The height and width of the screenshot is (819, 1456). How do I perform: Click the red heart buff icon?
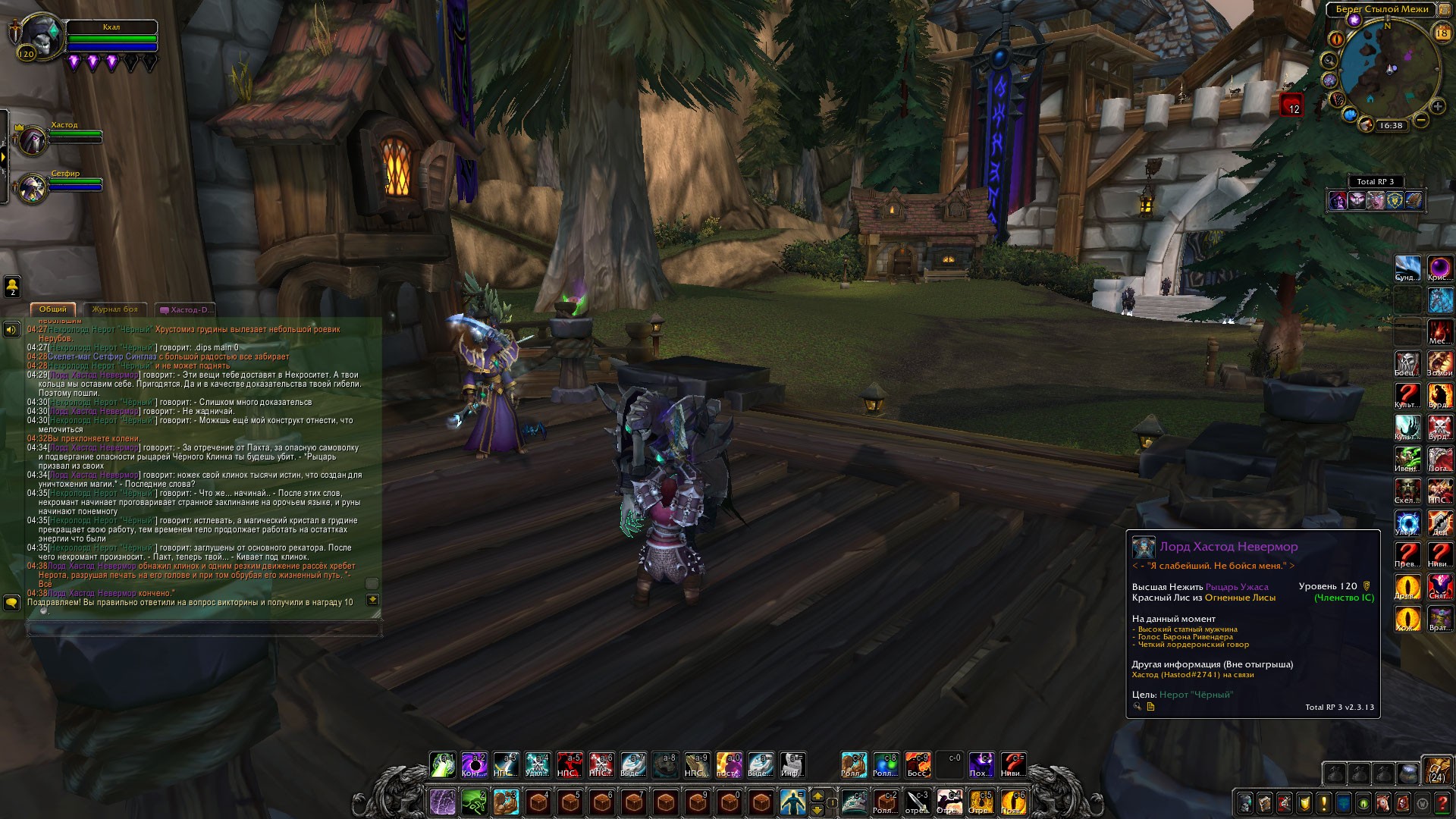pos(1291,105)
